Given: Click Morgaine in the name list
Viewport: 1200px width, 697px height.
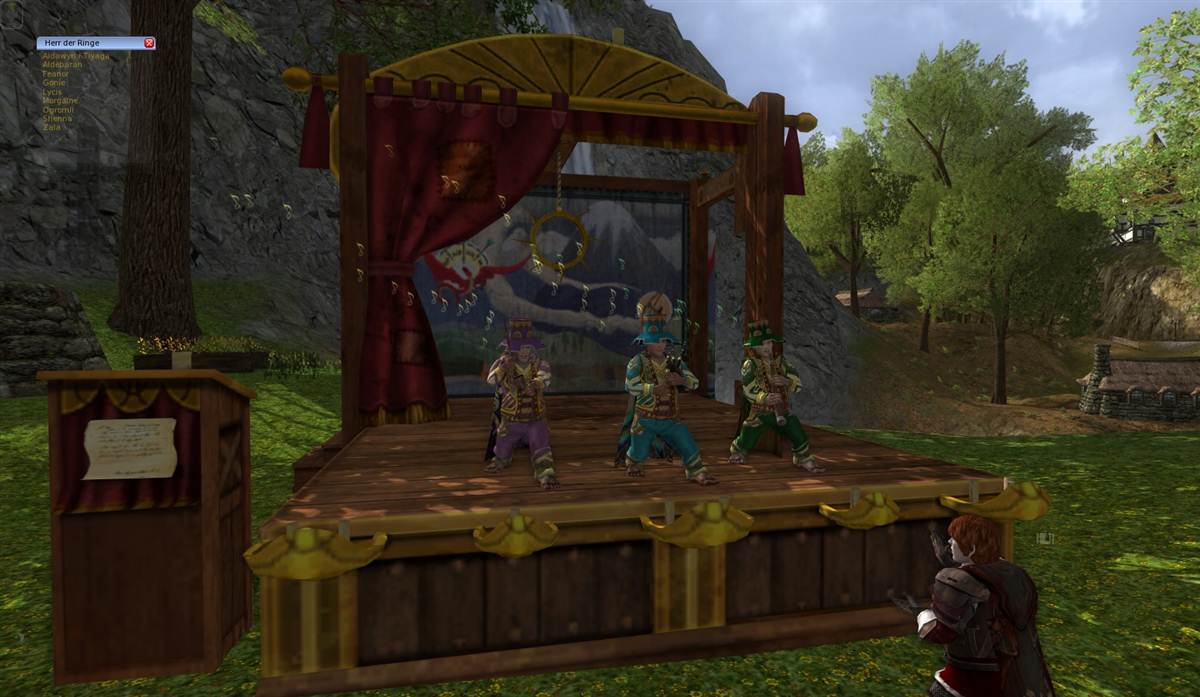Looking at the screenshot, I should point(60,101).
